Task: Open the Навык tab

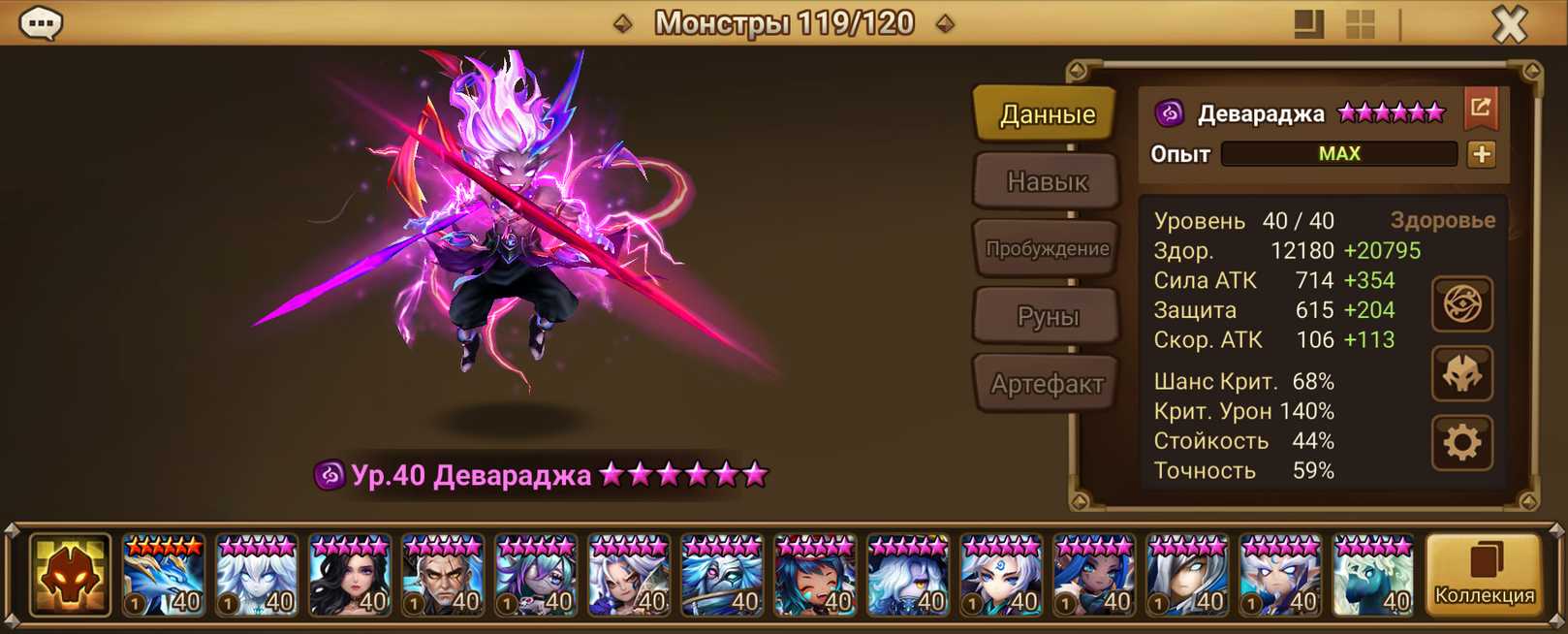Action: click(1047, 181)
